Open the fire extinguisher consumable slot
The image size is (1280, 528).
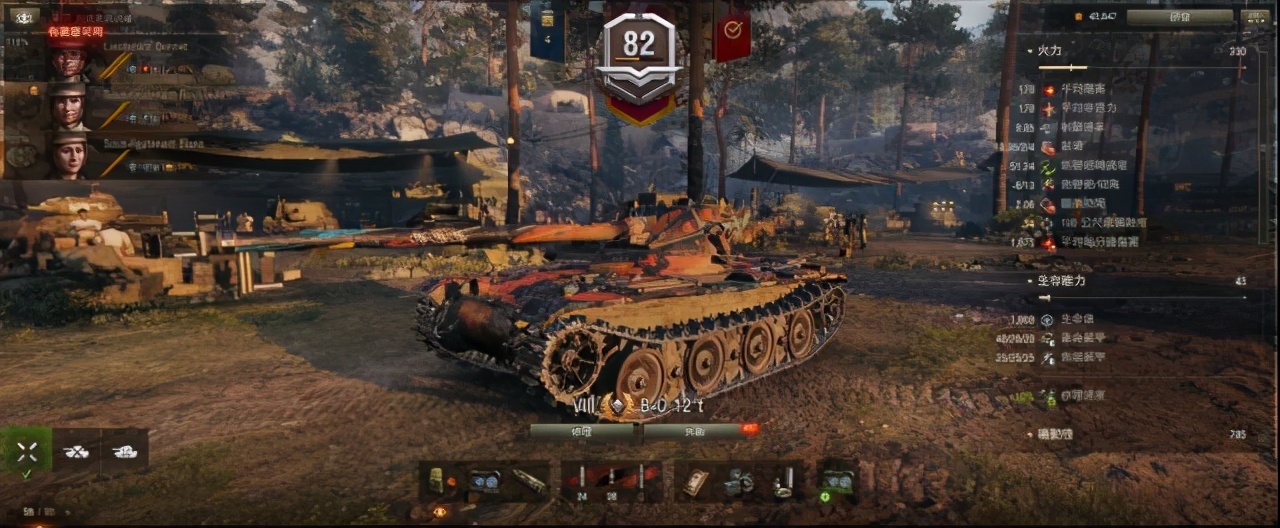click(781, 481)
